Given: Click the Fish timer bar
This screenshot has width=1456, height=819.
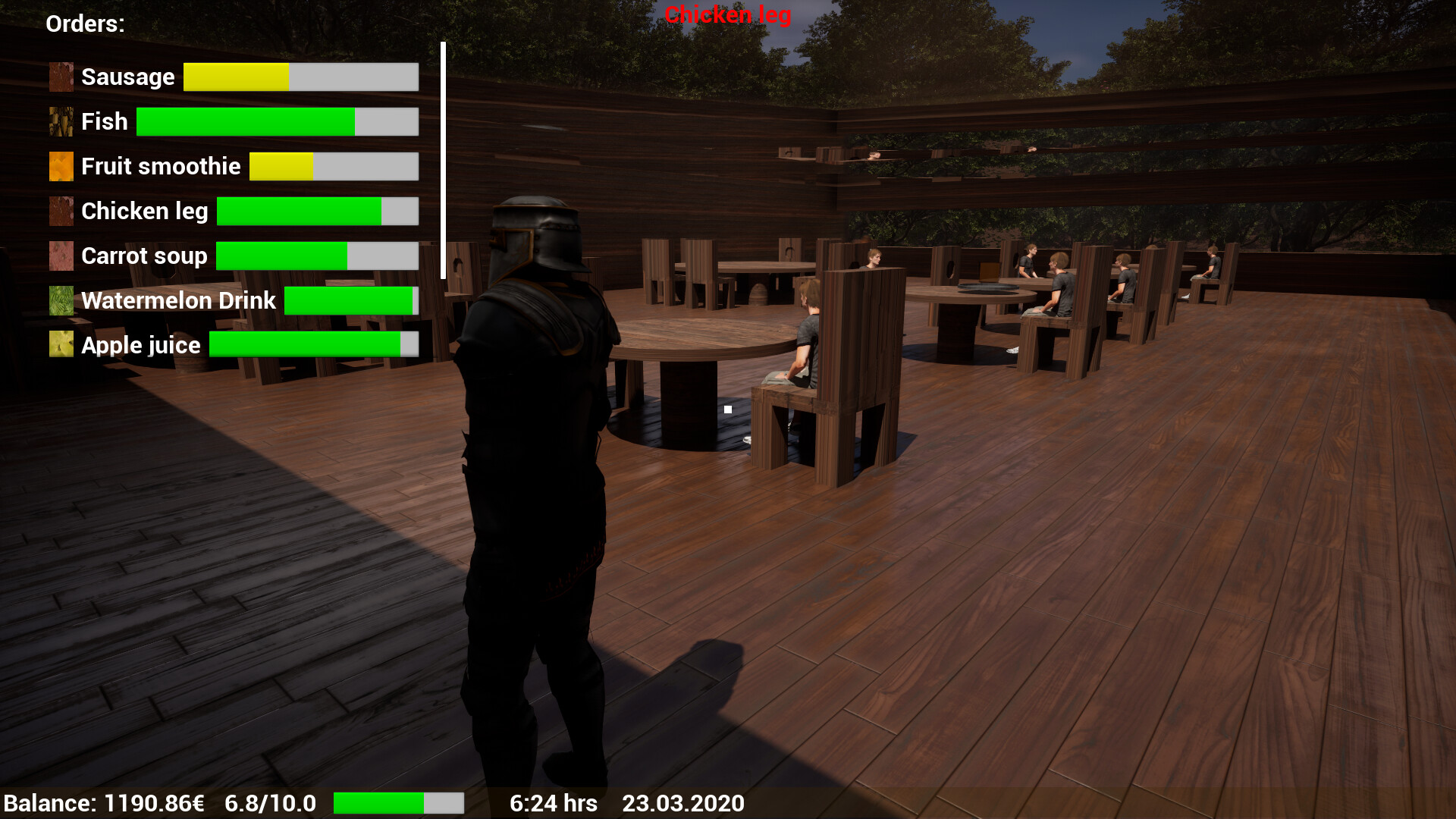Looking at the screenshot, I should point(277,121).
